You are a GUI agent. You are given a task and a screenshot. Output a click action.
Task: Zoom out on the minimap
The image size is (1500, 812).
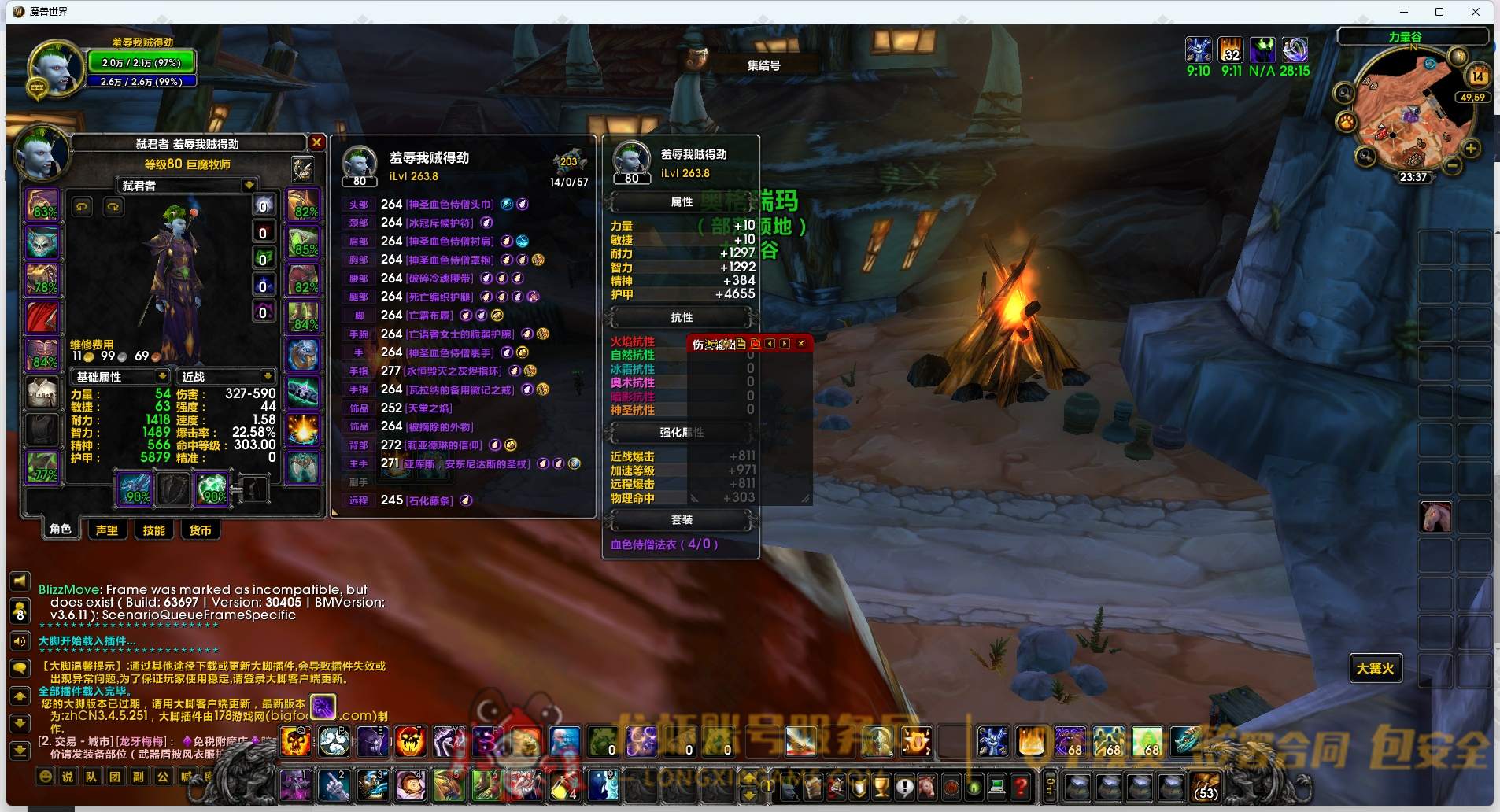click(x=1453, y=166)
